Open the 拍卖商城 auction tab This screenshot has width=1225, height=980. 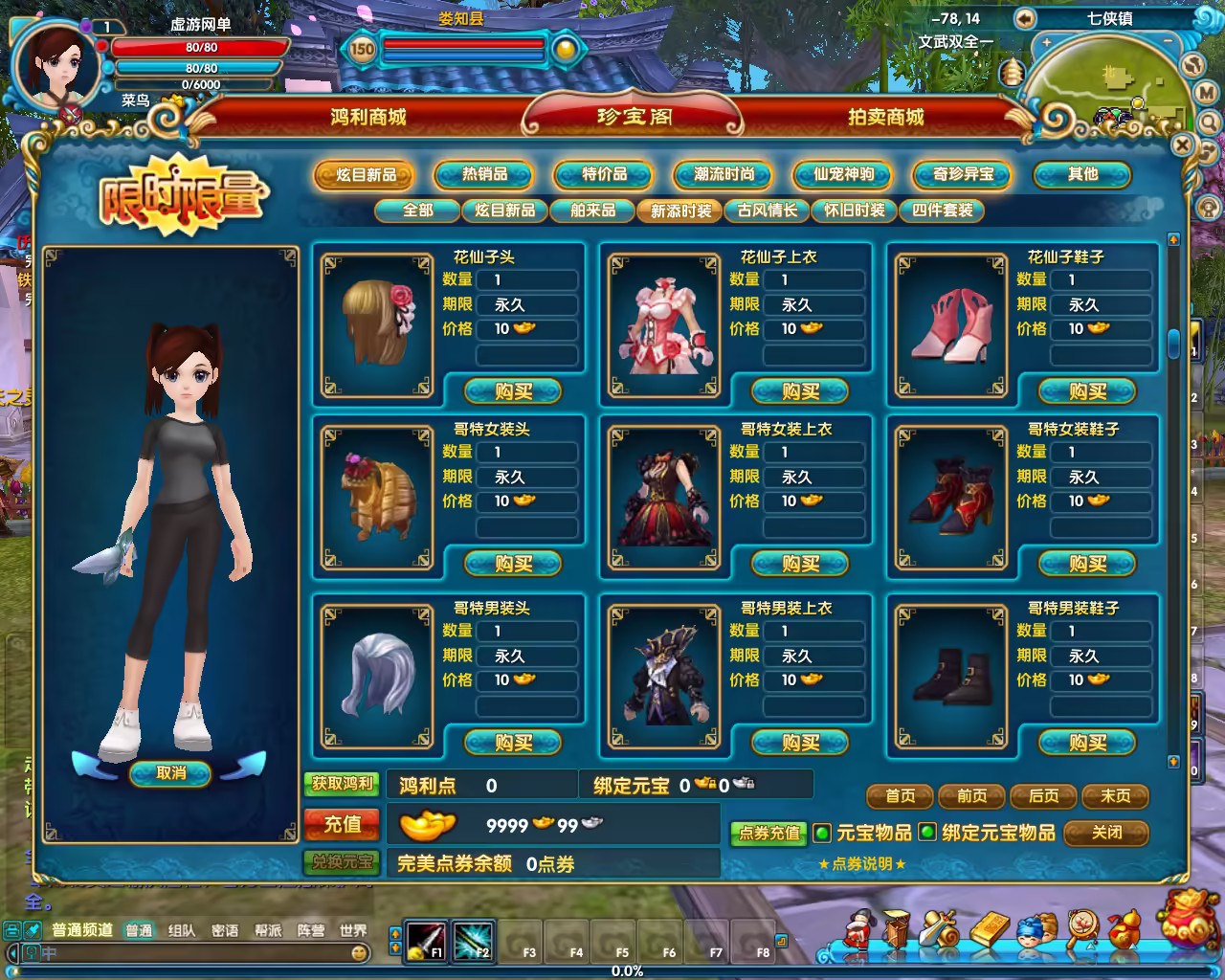coord(885,117)
